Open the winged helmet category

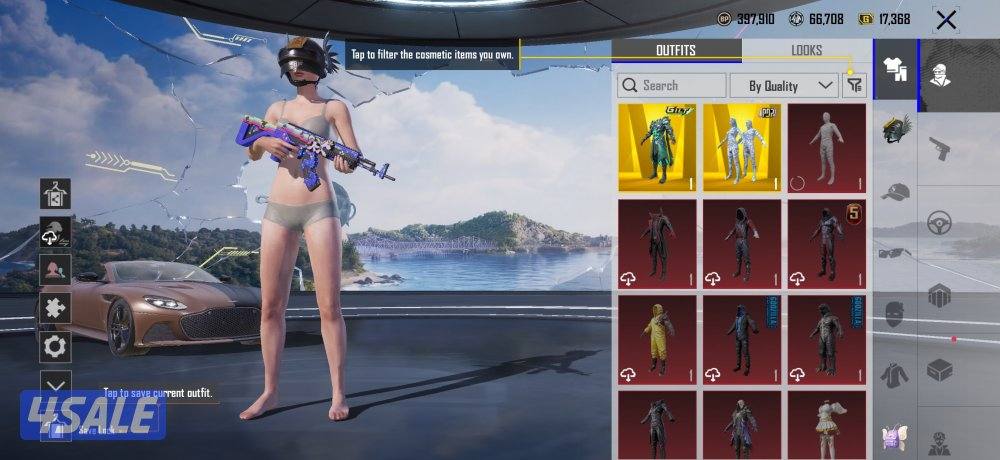(895, 130)
